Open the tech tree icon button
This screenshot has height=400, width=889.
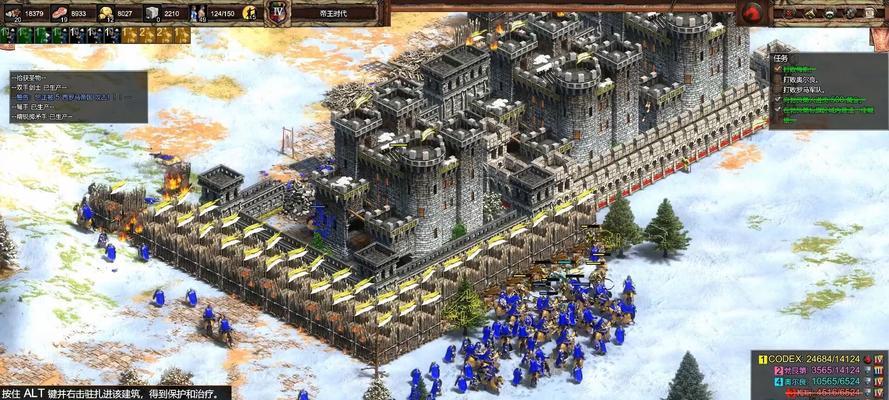(x=807, y=12)
